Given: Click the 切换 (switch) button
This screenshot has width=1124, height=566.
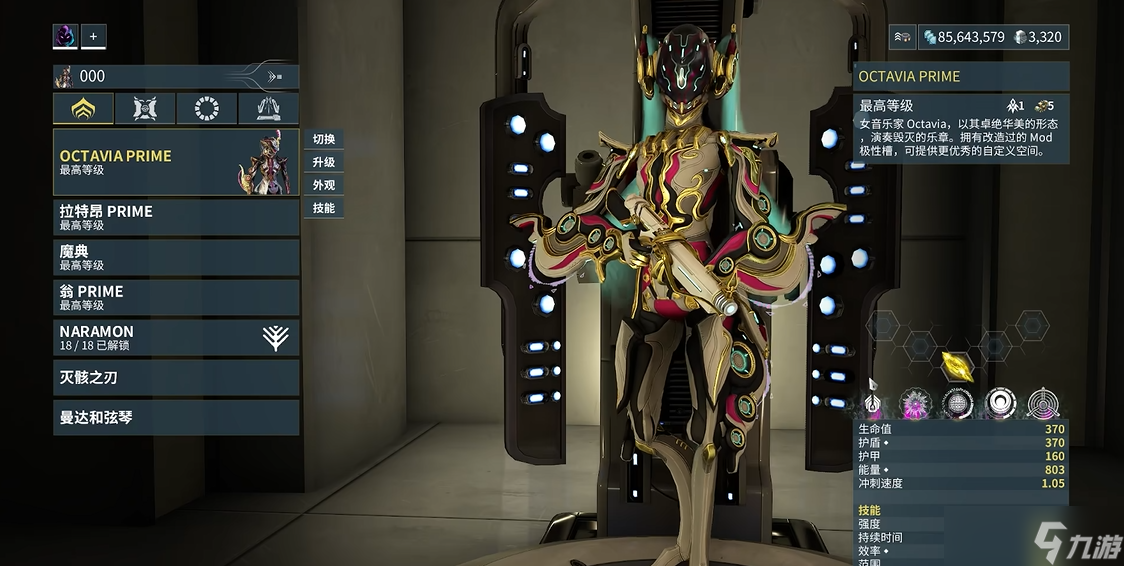Looking at the screenshot, I should pos(323,139).
